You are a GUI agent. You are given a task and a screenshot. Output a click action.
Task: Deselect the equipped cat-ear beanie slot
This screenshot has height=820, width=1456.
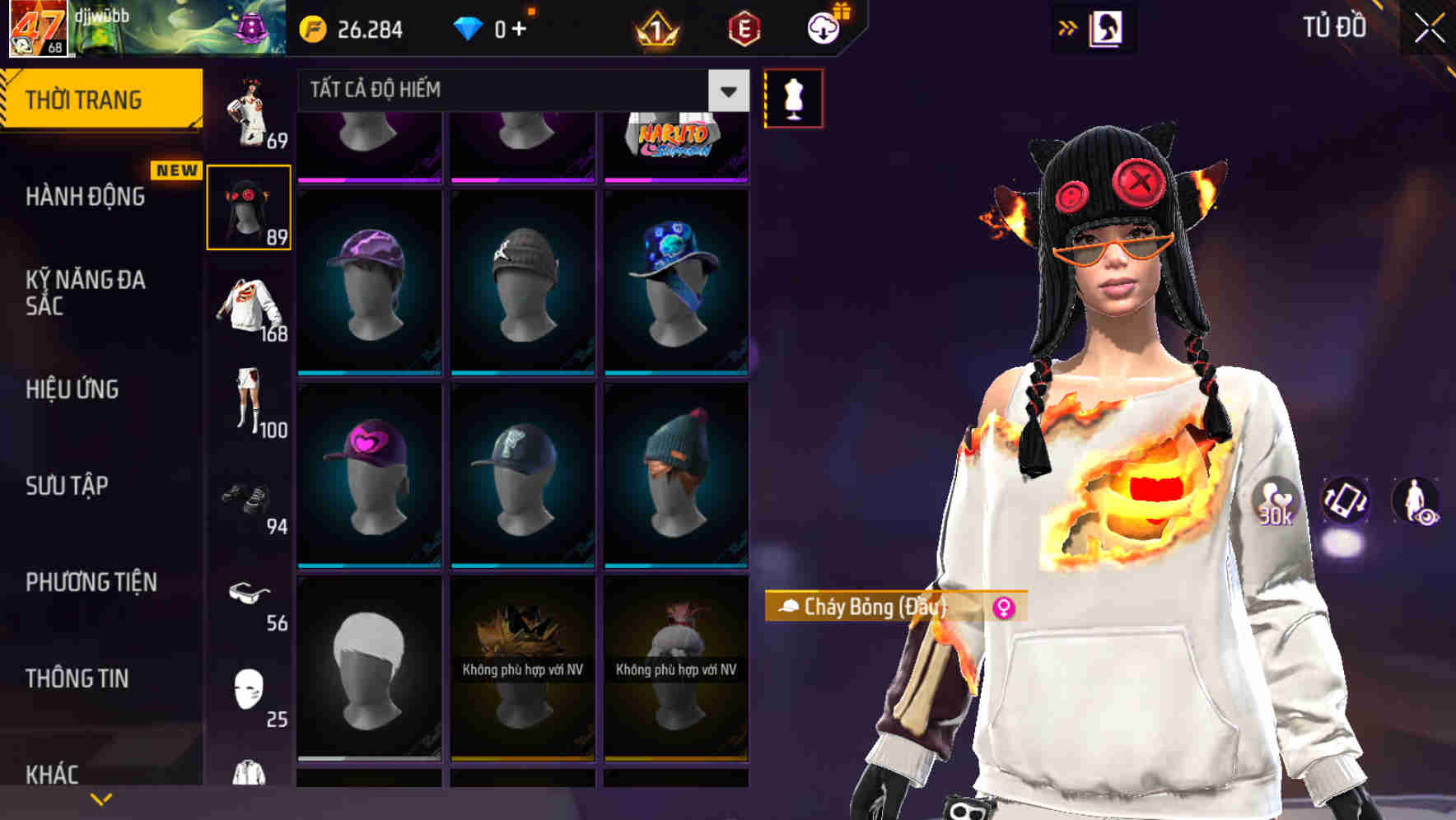(x=250, y=207)
